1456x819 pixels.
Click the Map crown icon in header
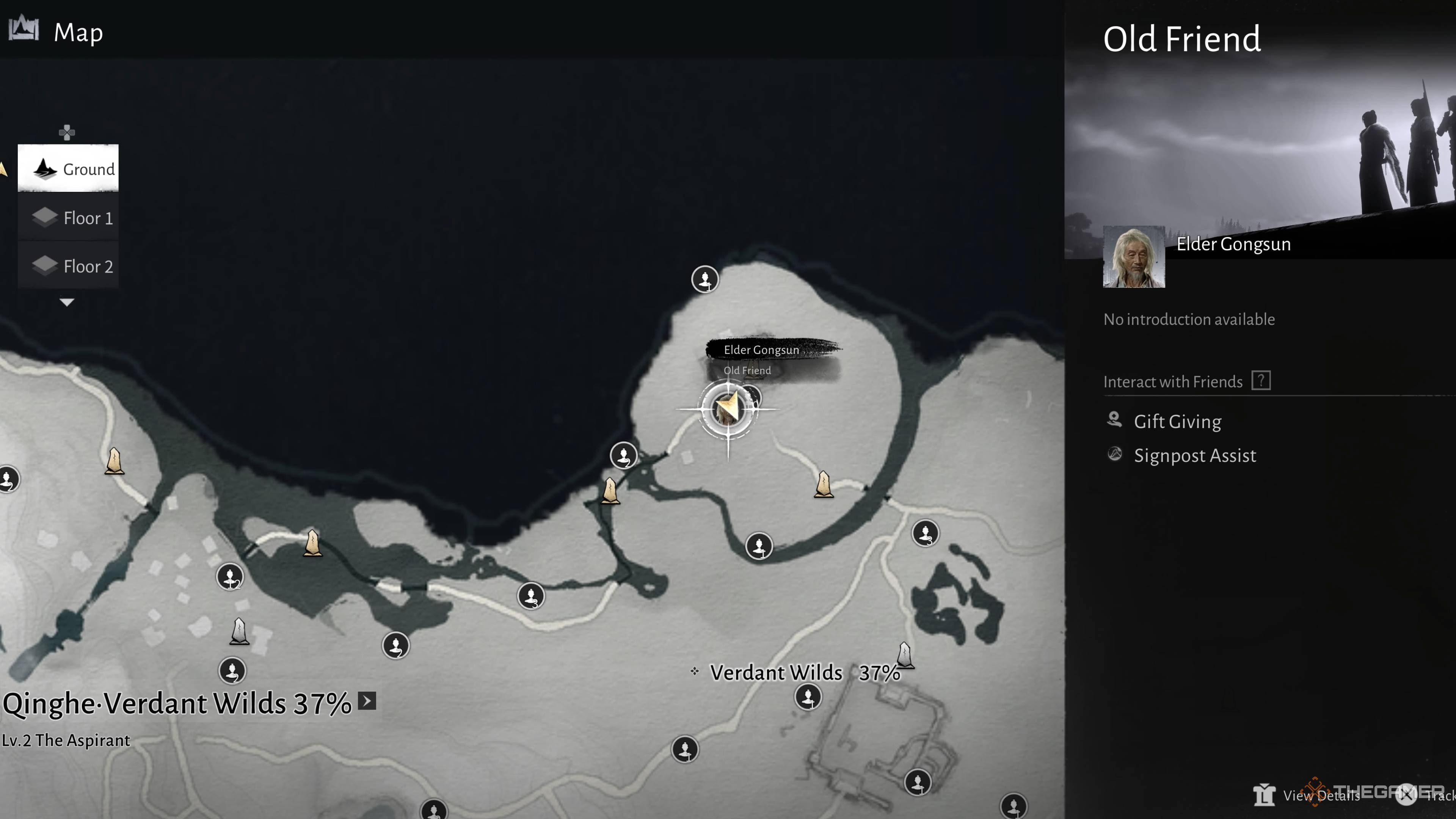[24, 30]
